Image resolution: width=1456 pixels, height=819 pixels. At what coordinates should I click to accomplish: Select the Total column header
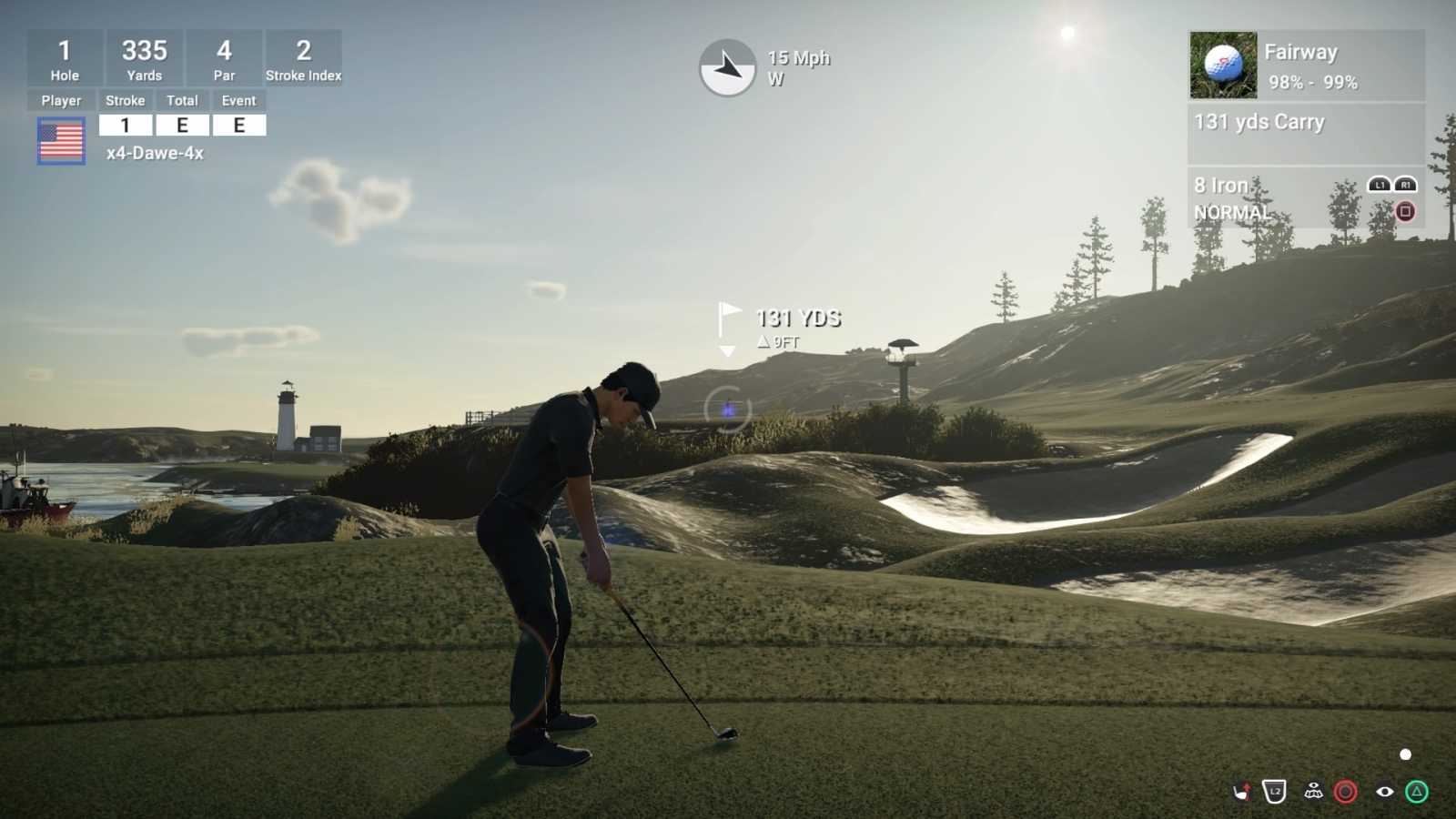(x=183, y=100)
